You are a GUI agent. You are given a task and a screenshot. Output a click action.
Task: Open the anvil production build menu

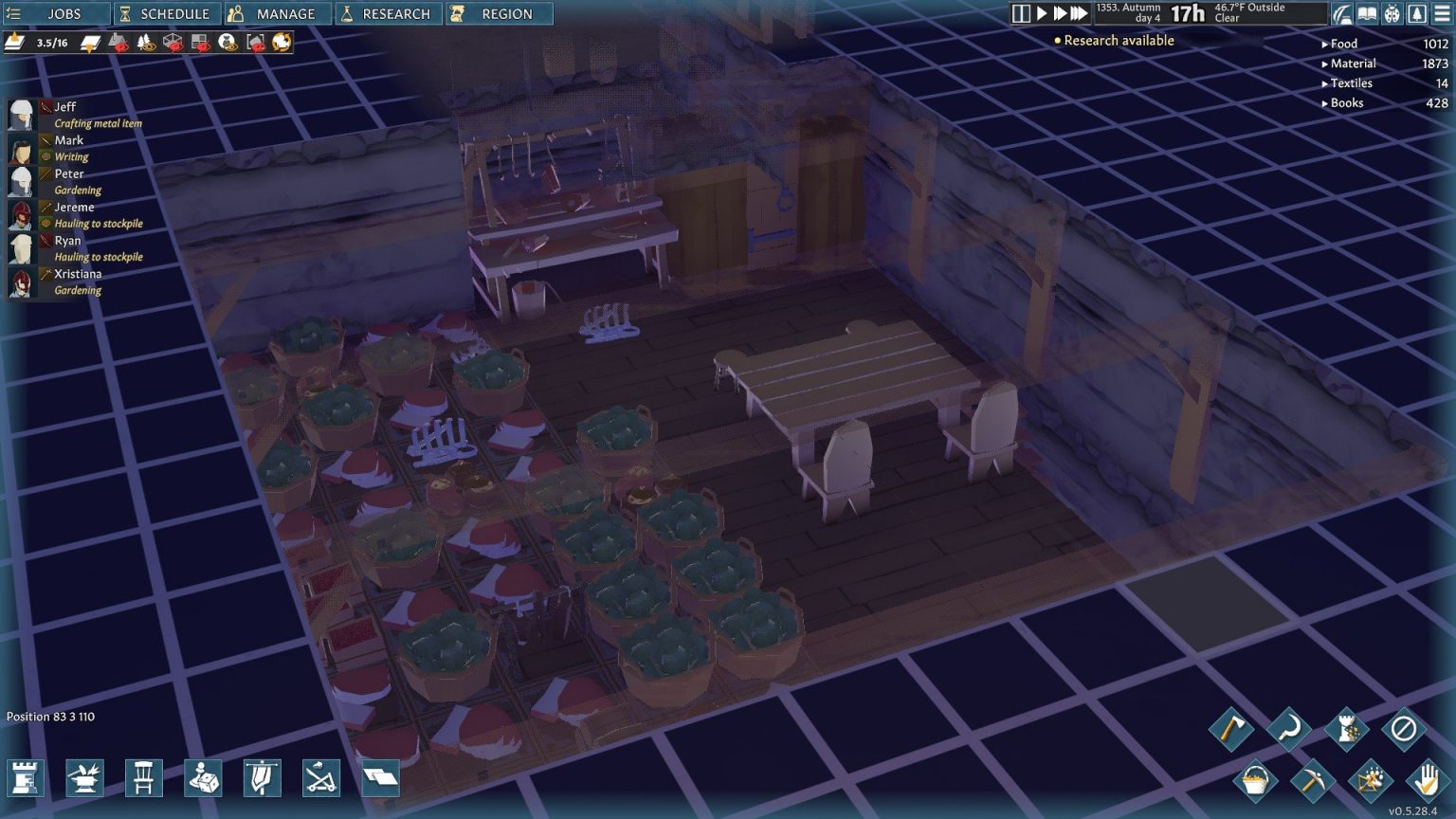coord(84,778)
